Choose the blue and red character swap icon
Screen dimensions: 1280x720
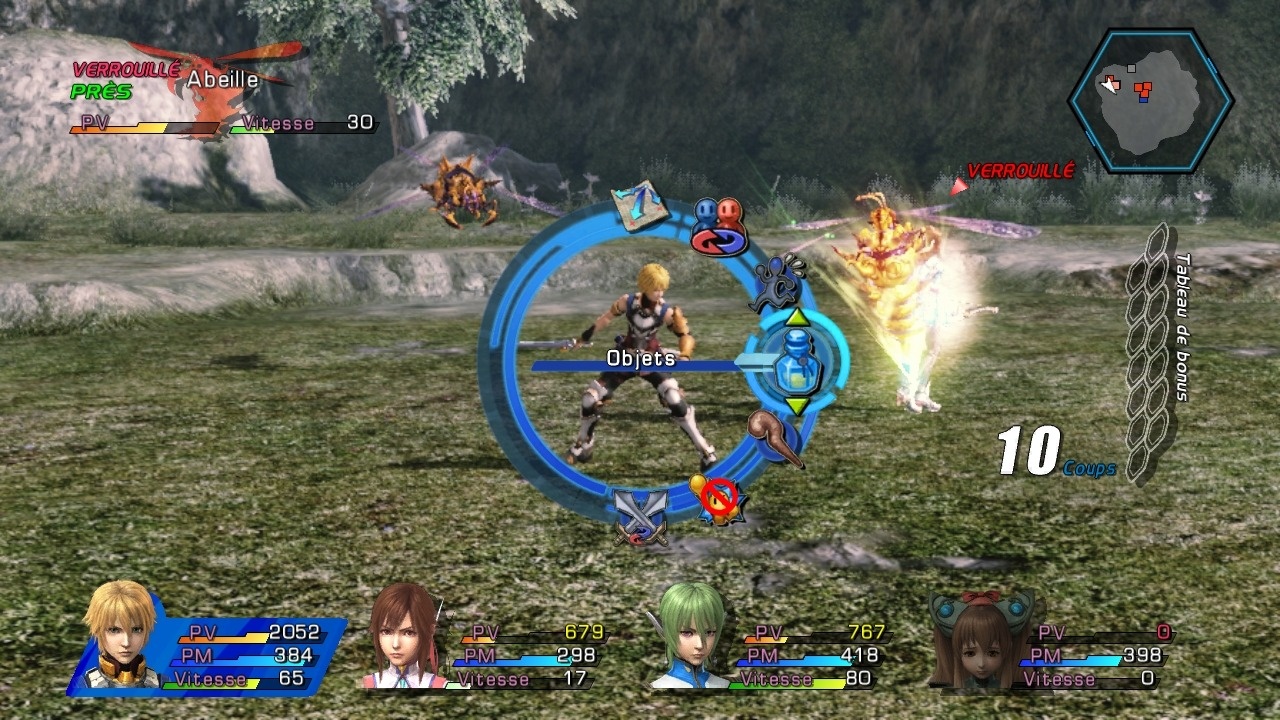(719, 226)
